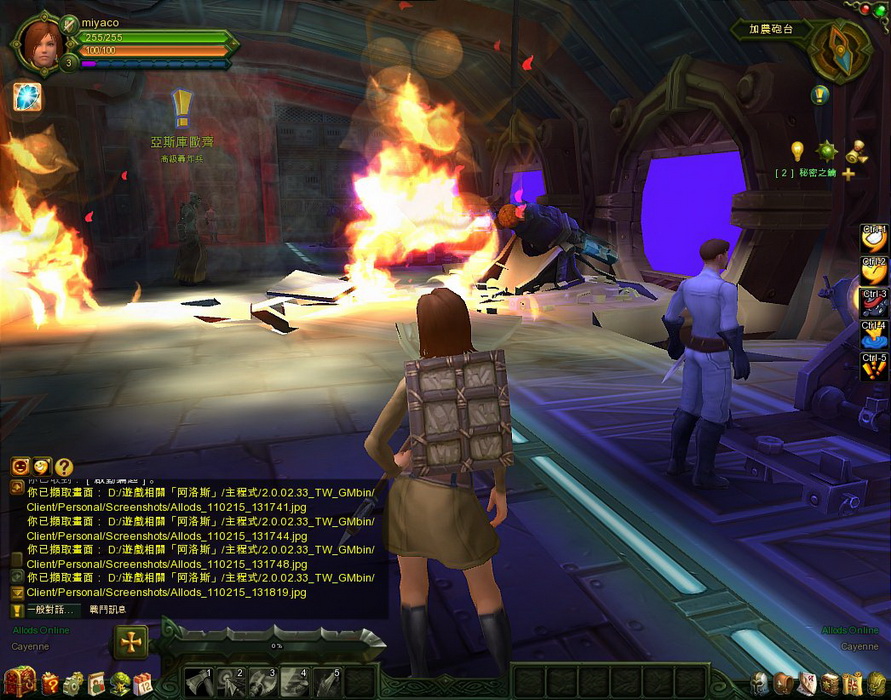This screenshot has height=700, width=891.
Task: Click the yellow lightbulb hint icon
Action: [797, 150]
